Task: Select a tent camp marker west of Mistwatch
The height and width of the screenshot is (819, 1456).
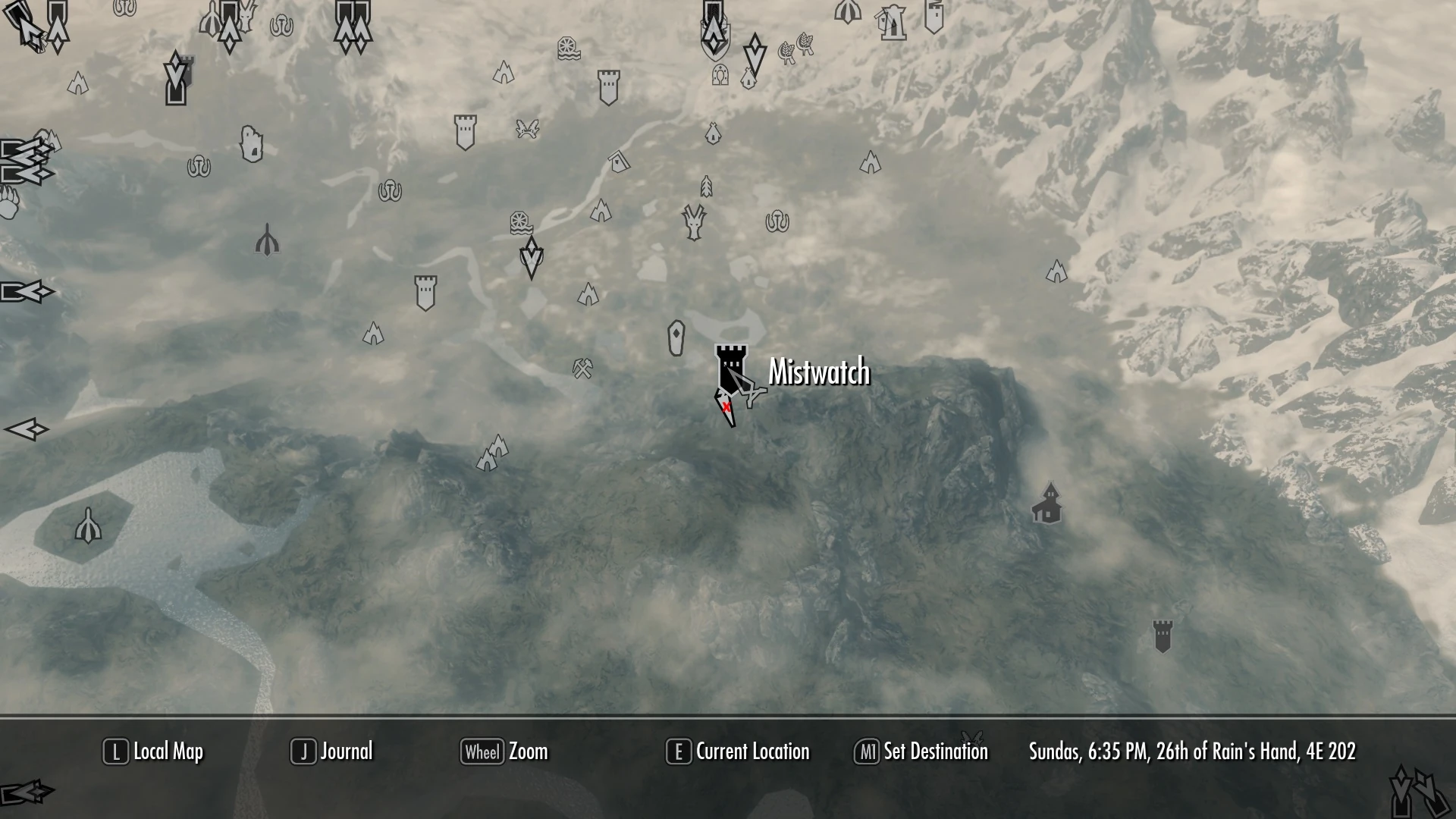Action: [588, 296]
